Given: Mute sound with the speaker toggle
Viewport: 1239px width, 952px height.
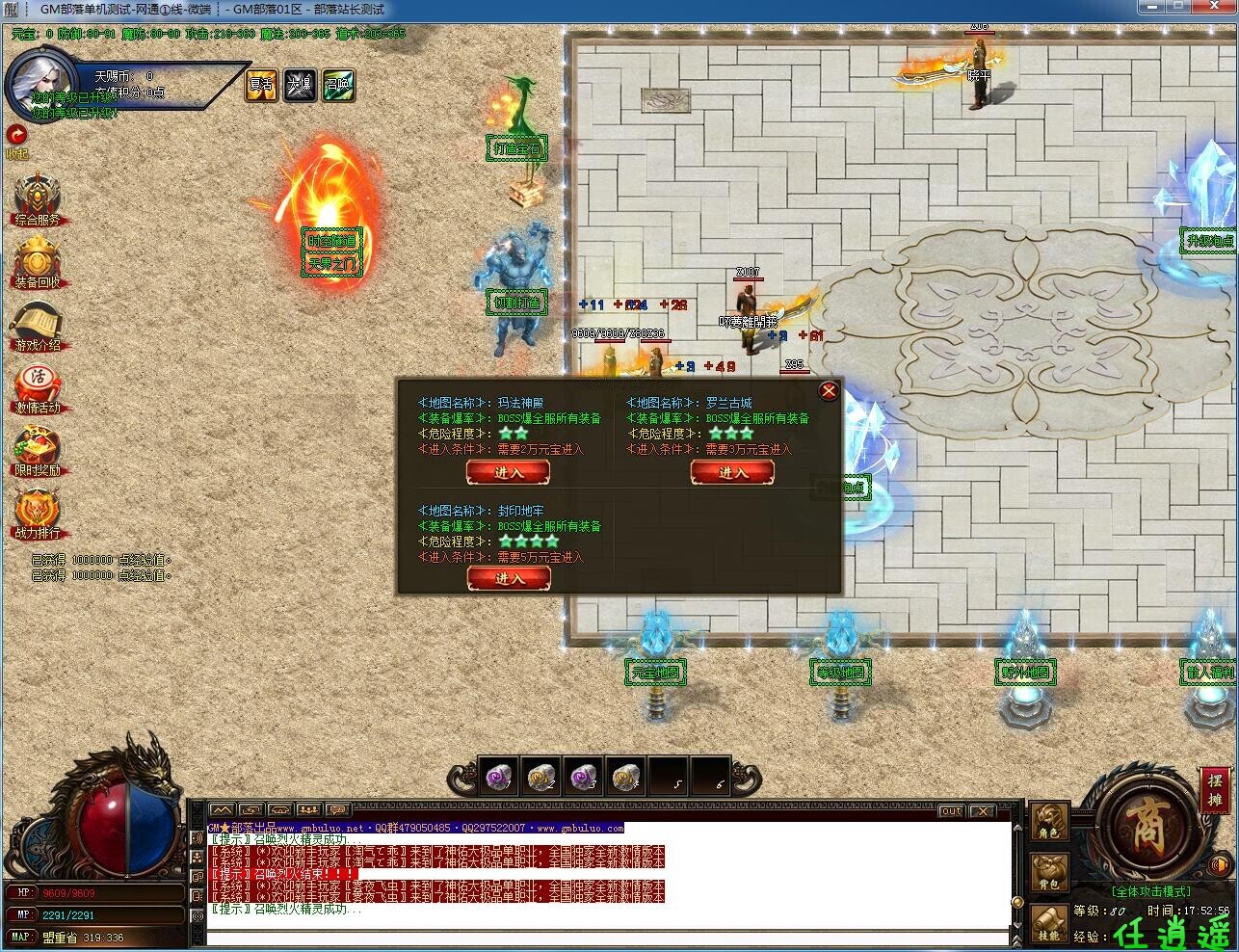Looking at the screenshot, I should (x=1220, y=864).
